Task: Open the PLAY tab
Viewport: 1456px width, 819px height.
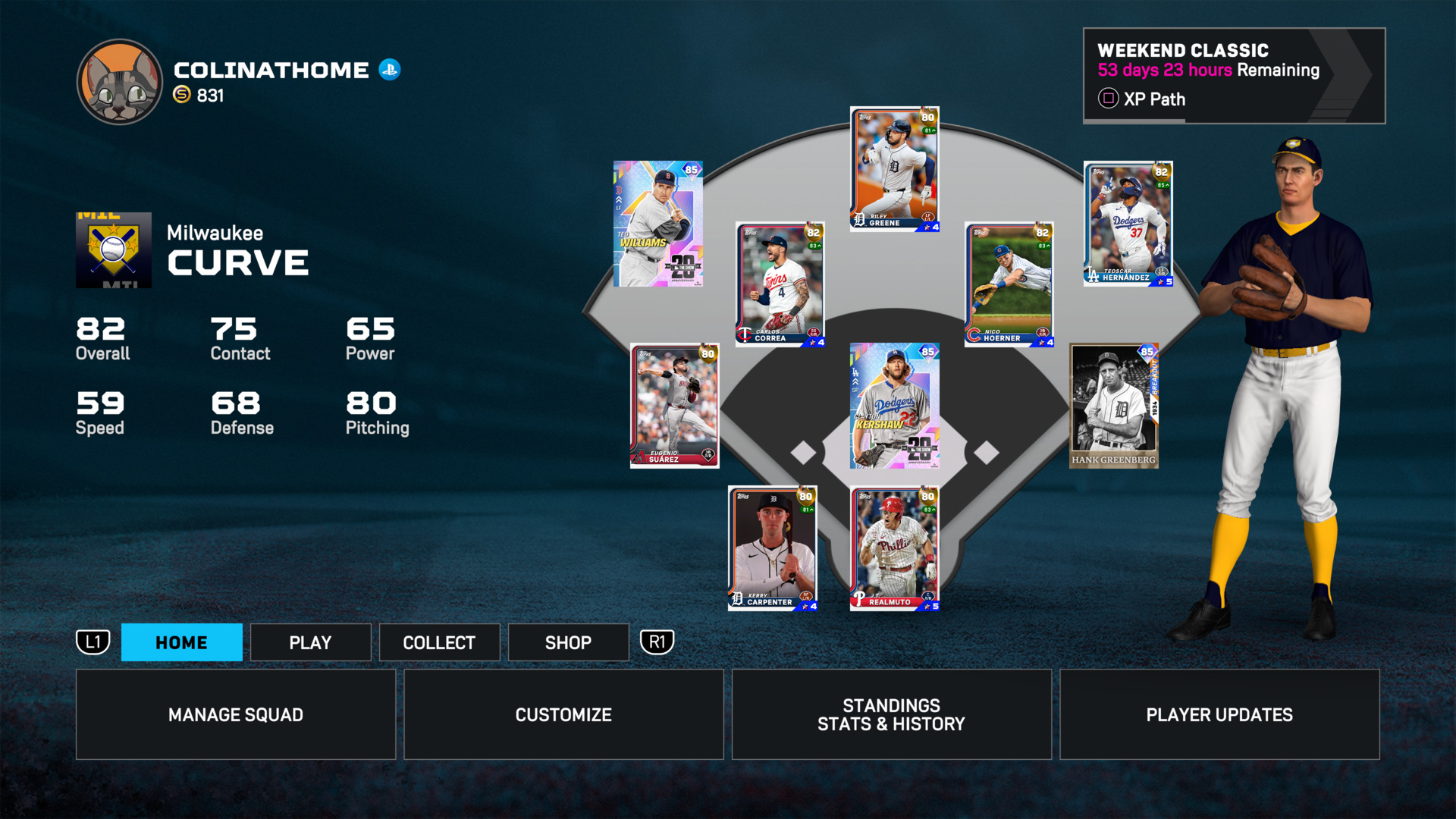Action: pyautogui.click(x=310, y=642)
